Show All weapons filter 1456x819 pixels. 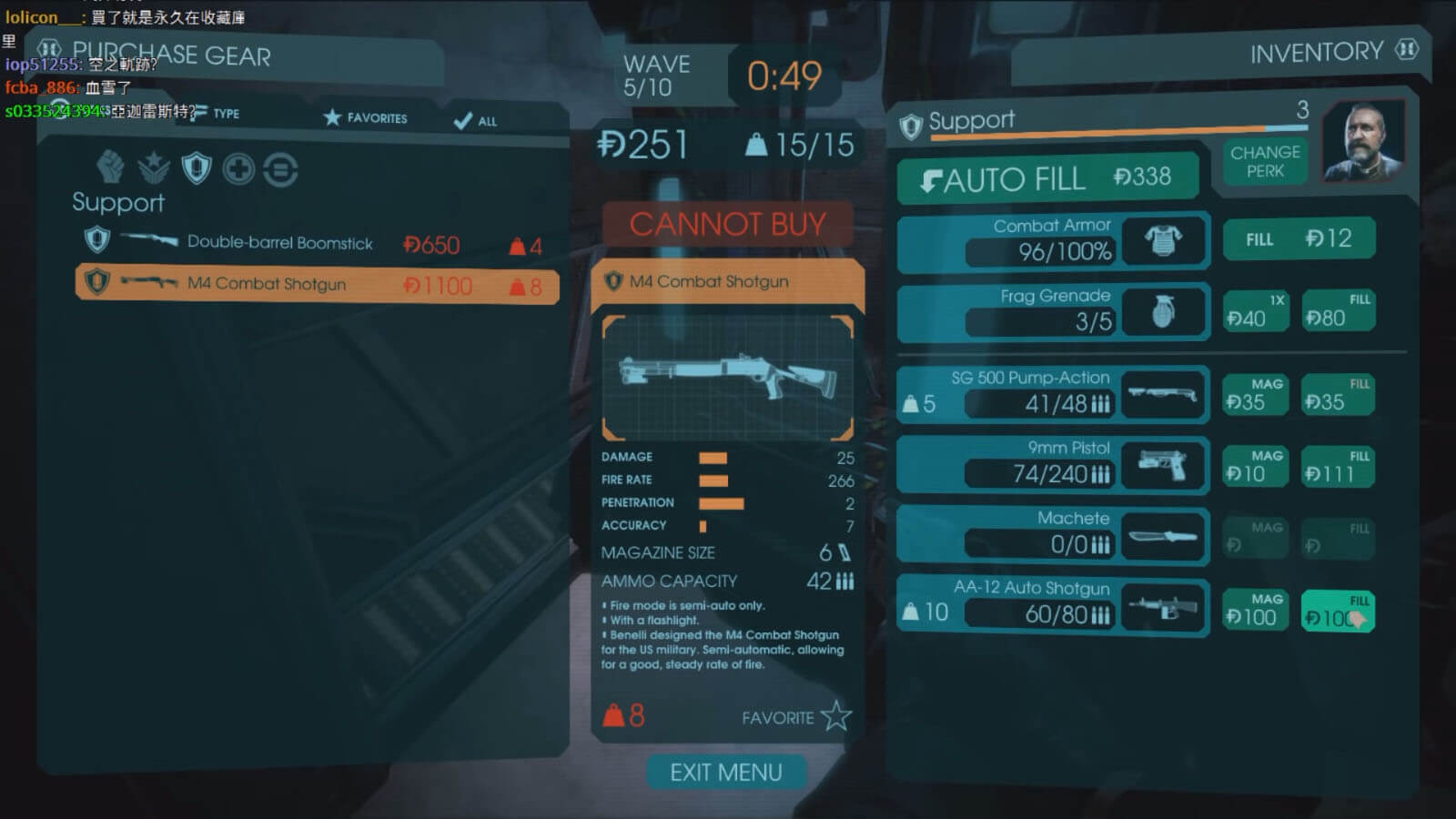click(x=476, y=121)
